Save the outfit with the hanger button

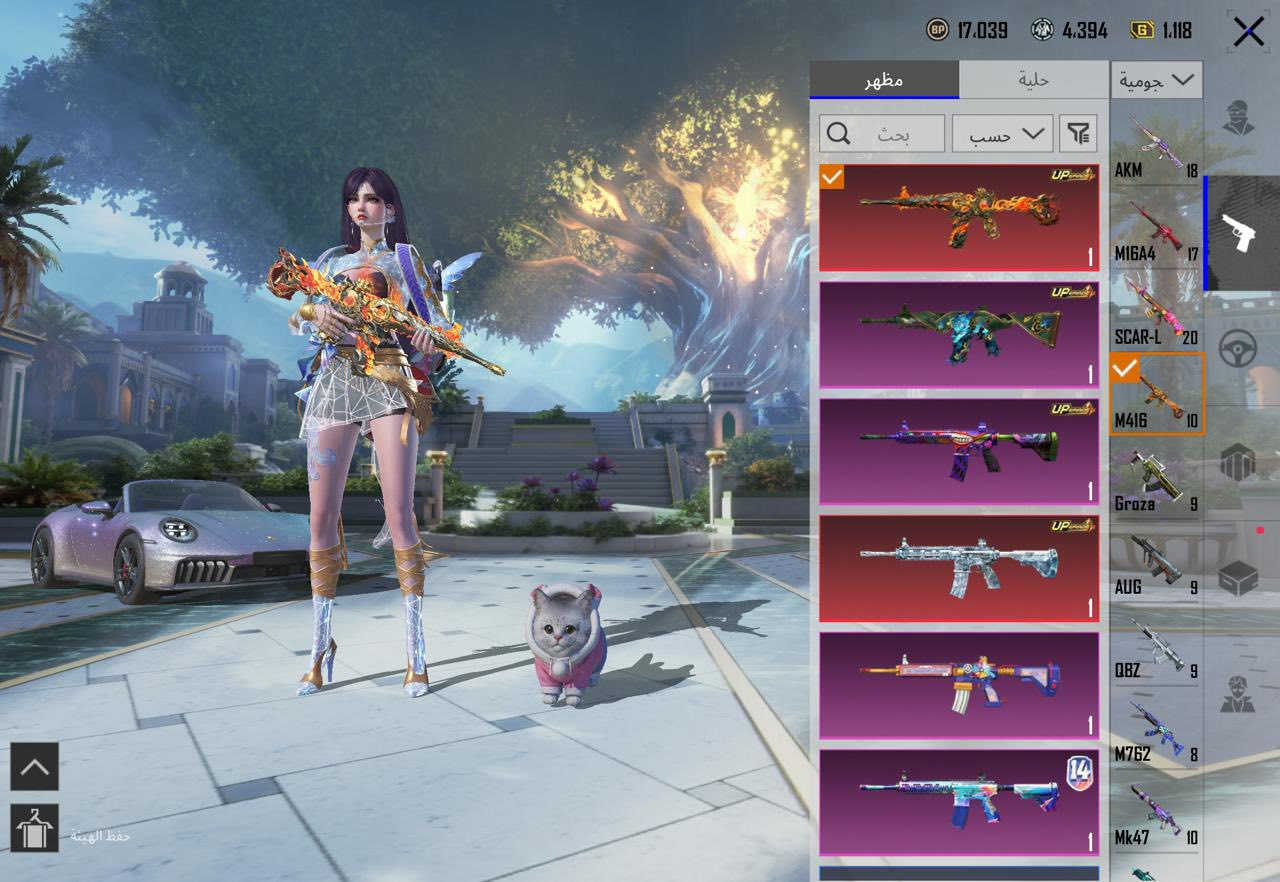[34, 828]
